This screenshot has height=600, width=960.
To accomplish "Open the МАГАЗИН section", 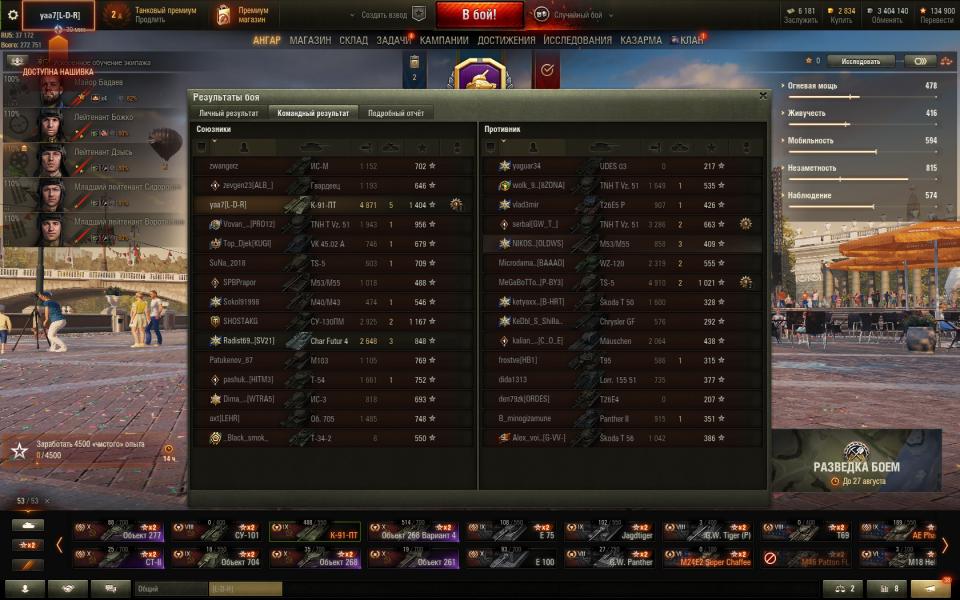I will pos(310,40).
